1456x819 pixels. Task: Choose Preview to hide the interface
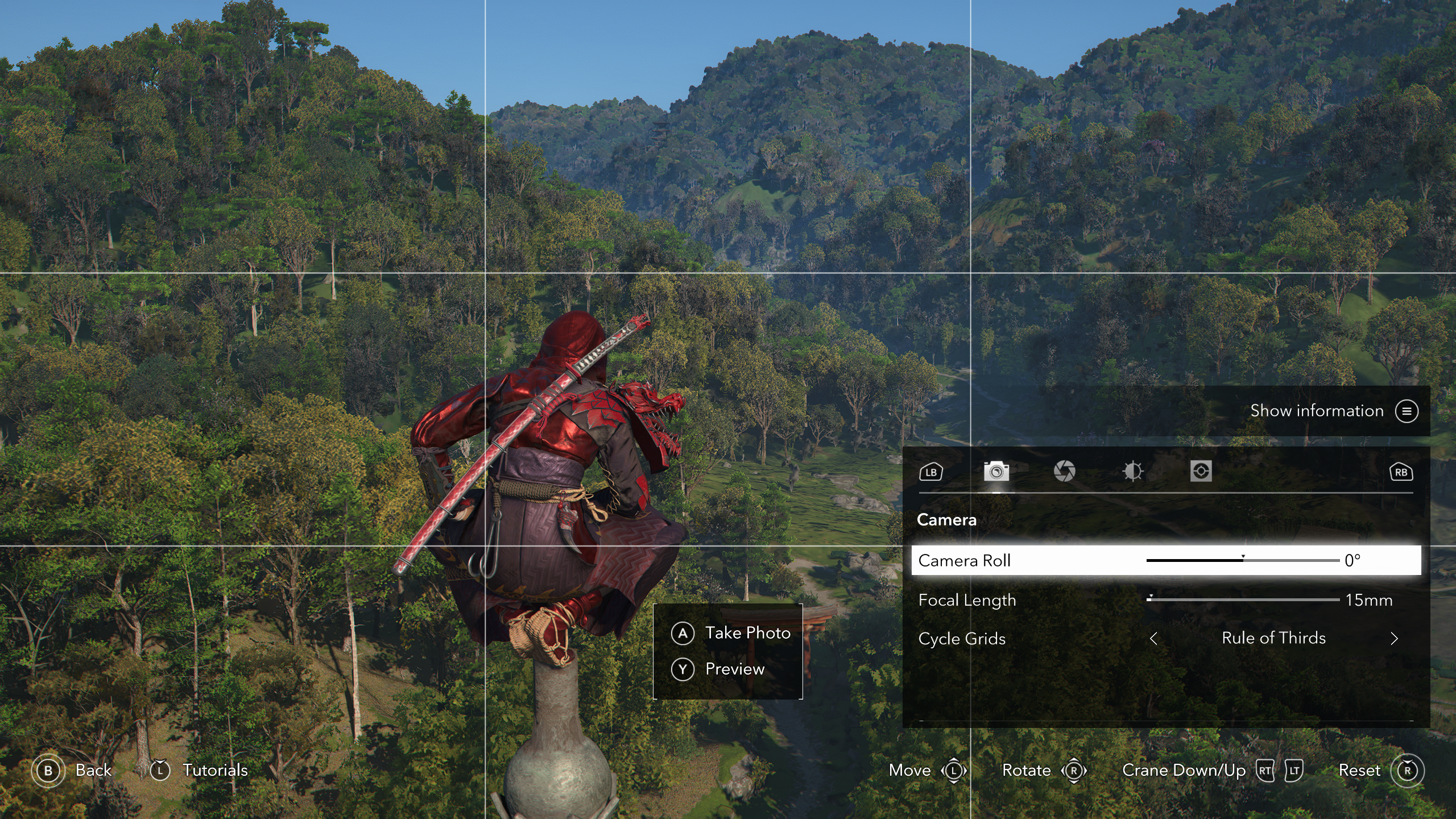[x=719, y=669]
